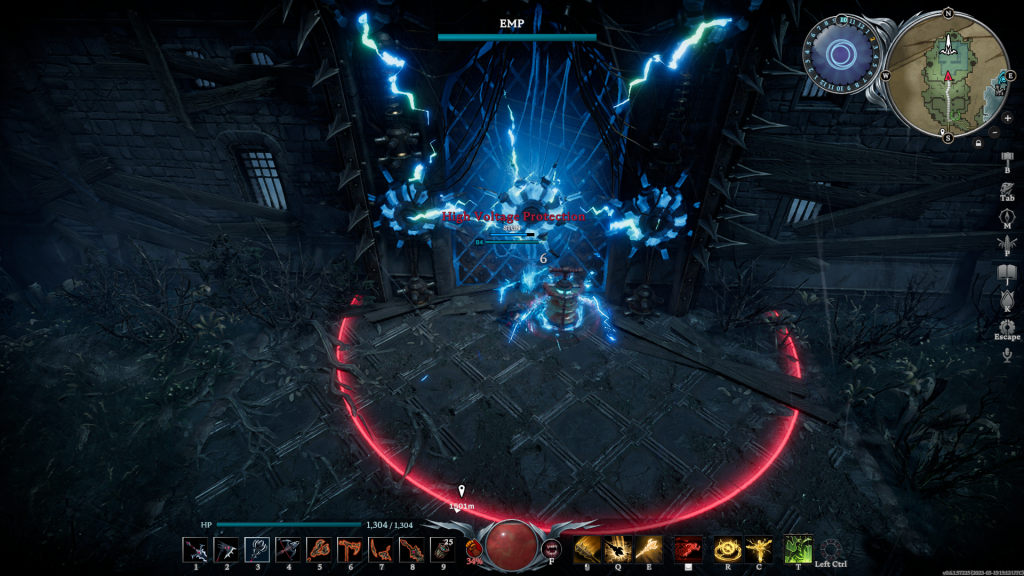
Task: Select the axe in hotbar slot 6
Action: click(350, 549)
